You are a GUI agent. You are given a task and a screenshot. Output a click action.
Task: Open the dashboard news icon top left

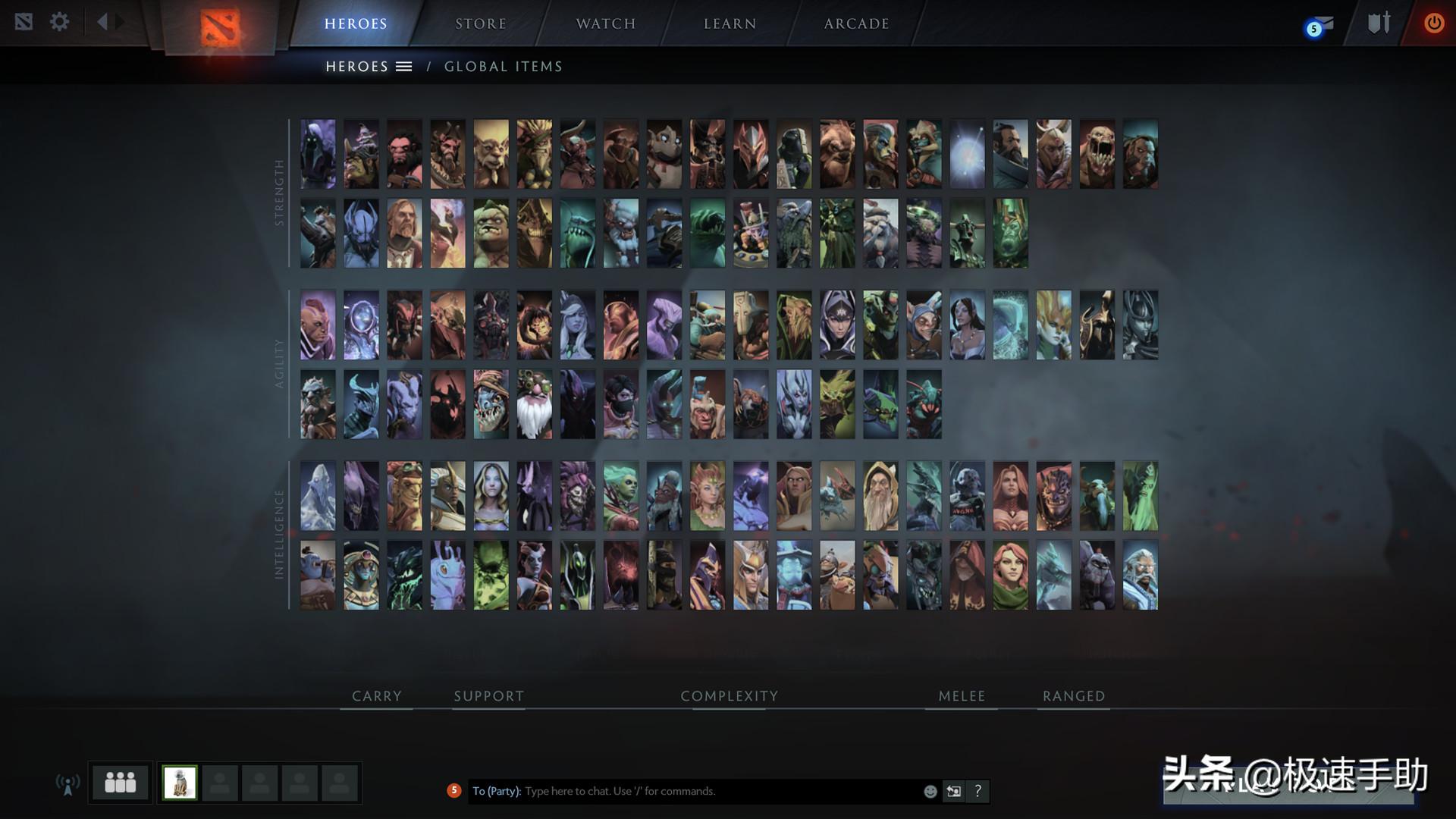25,22
